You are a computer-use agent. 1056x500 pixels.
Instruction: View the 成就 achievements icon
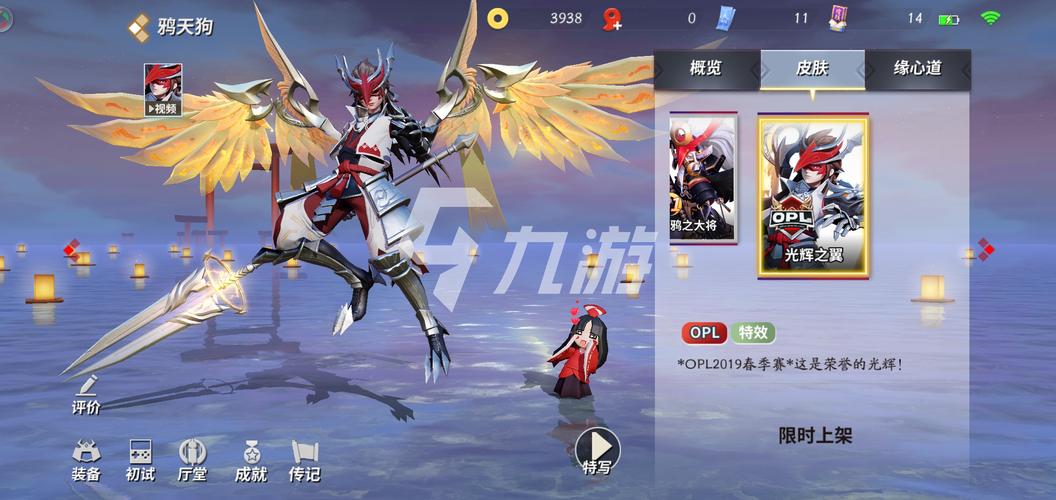(250, 460)
